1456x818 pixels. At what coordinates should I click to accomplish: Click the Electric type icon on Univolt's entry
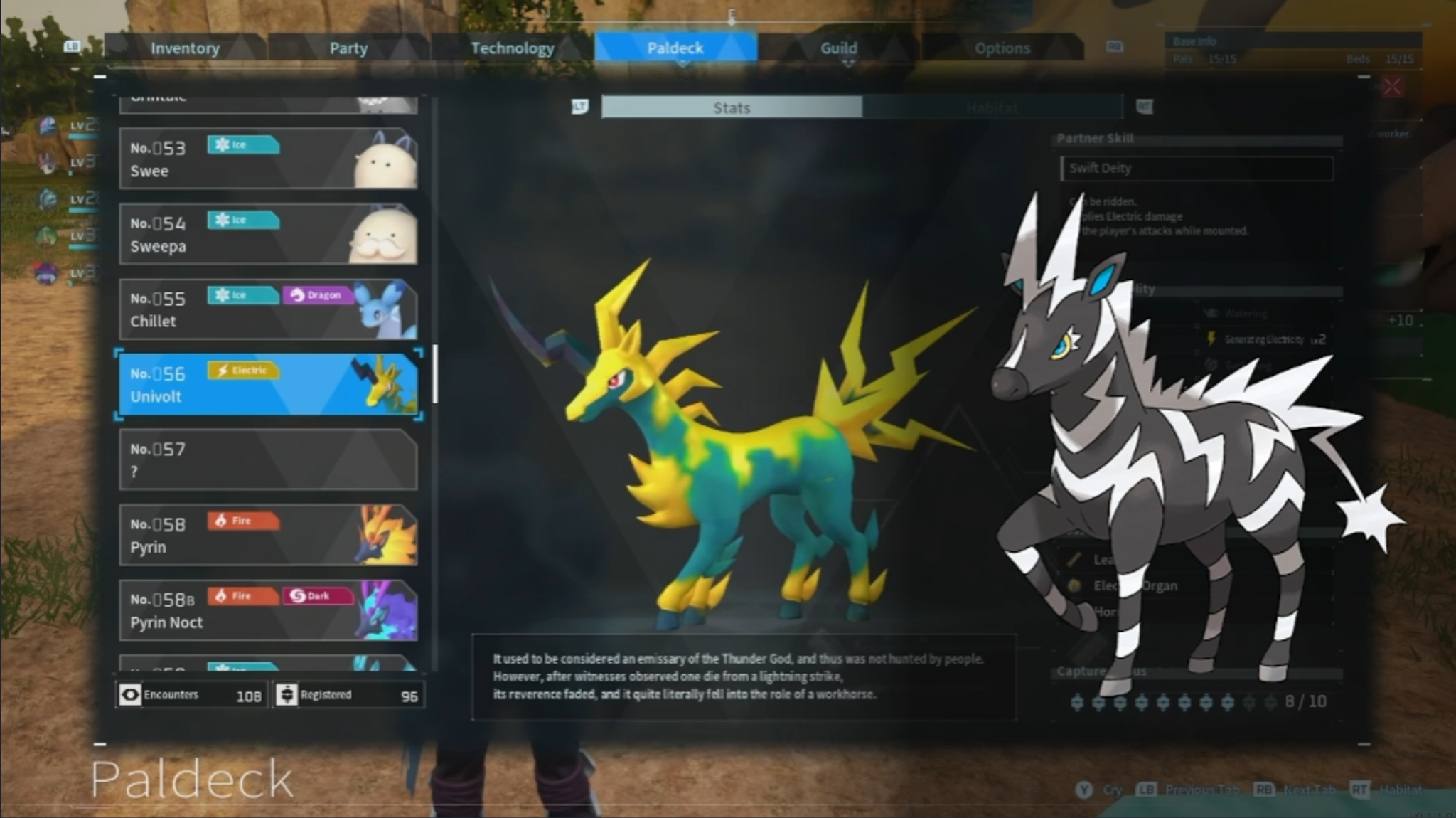click(x=244, y=371)
